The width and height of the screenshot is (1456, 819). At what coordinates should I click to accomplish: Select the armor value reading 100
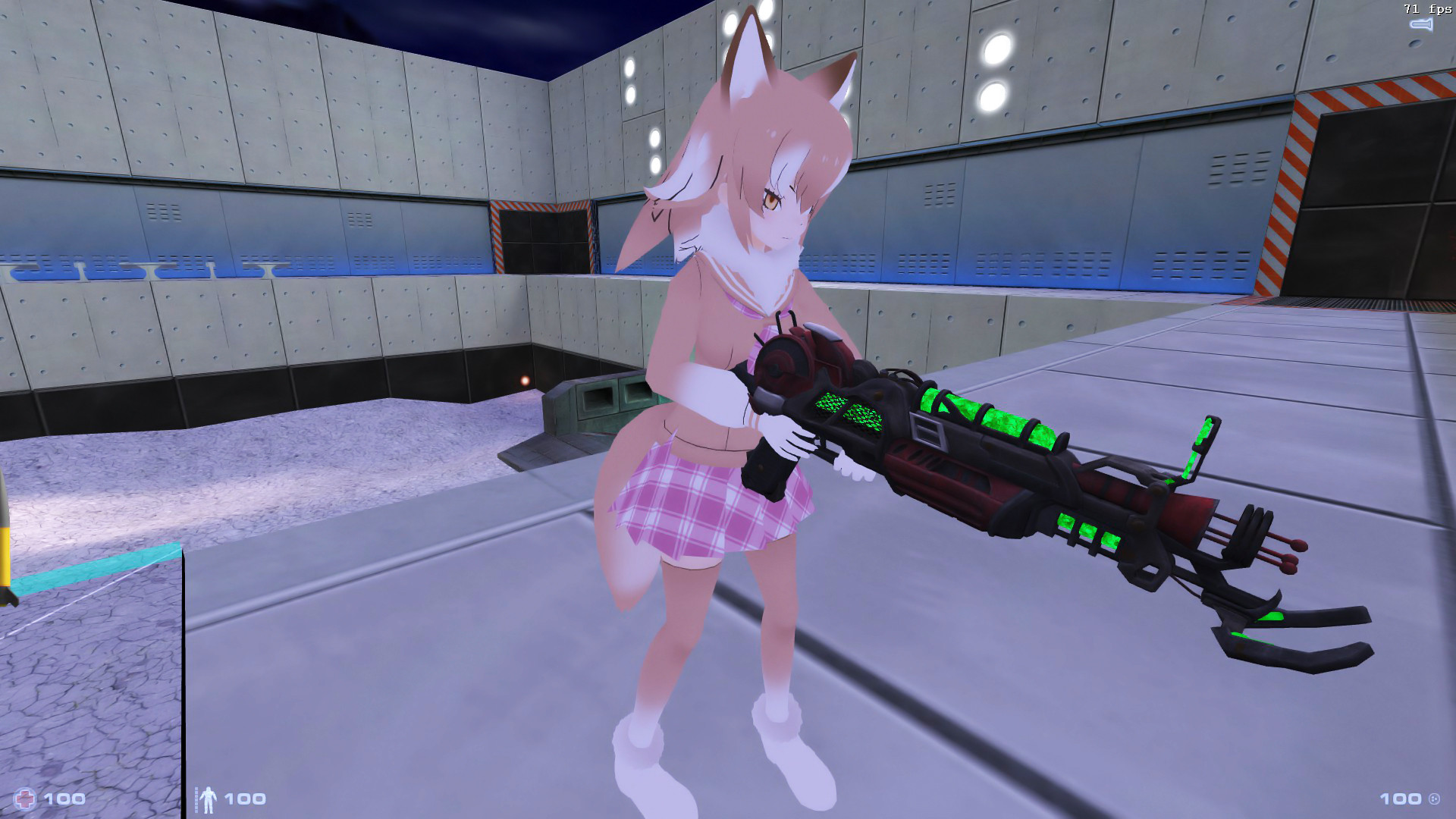tap(243, 798)
